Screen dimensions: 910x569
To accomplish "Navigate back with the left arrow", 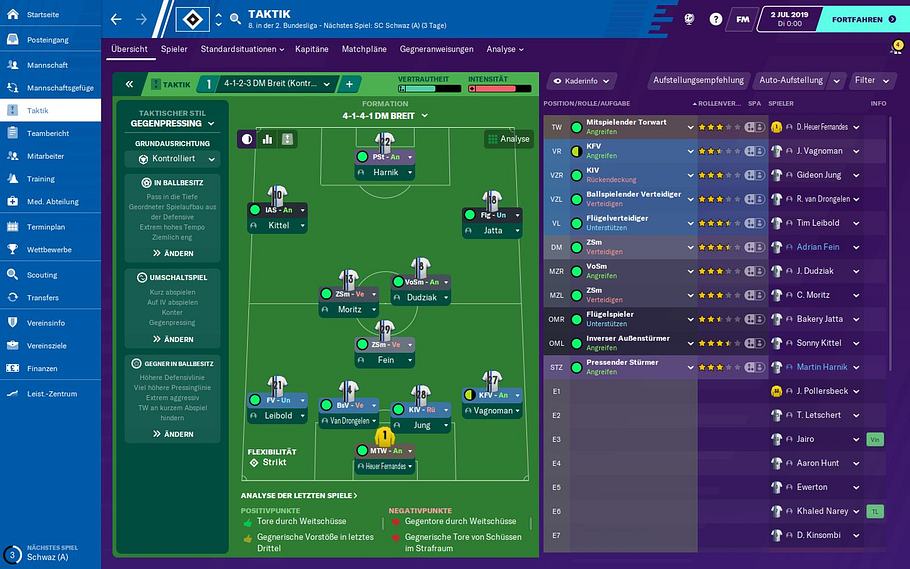I will 116,19.
